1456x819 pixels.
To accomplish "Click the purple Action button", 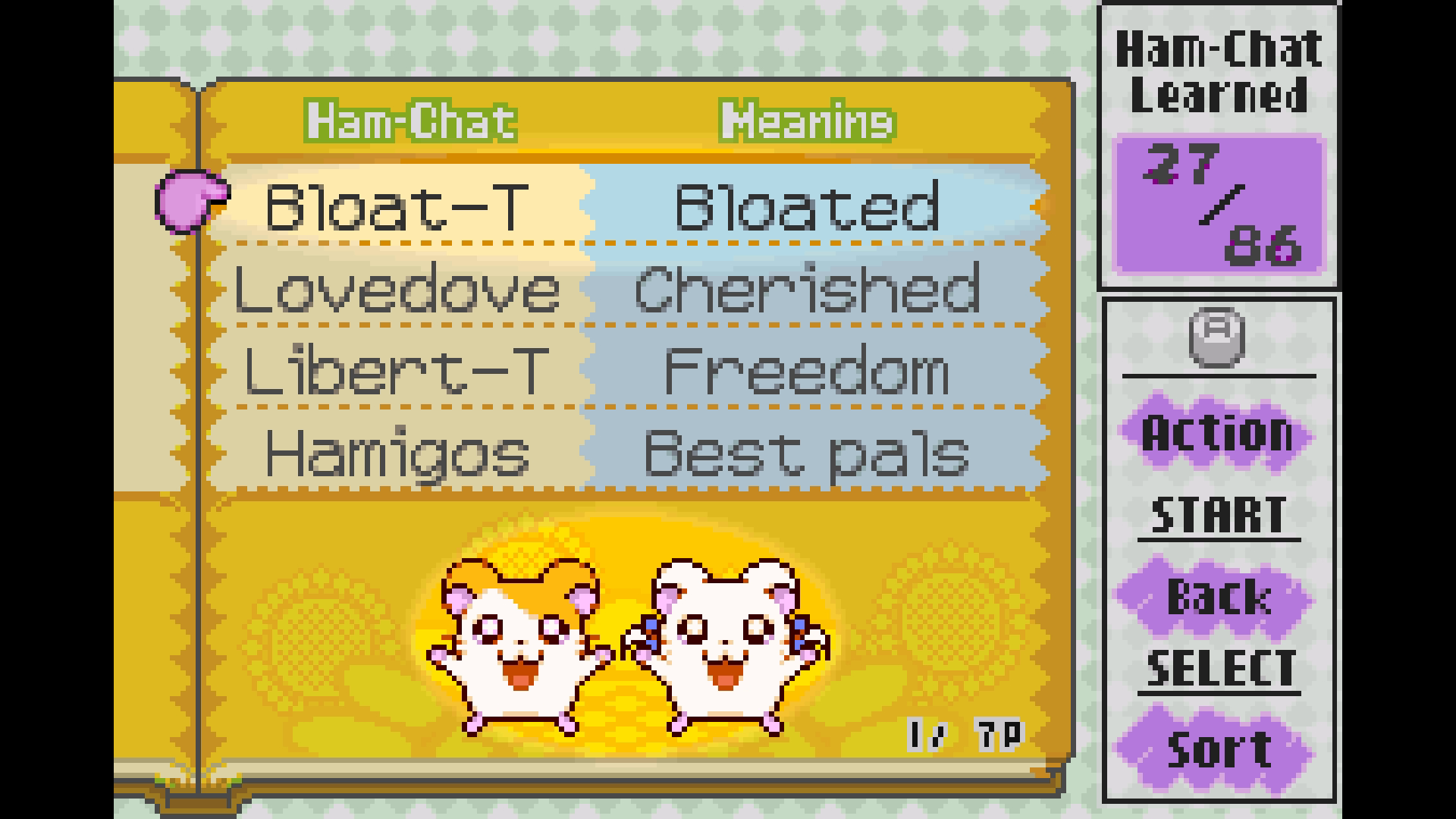I will pos(1216,433).
